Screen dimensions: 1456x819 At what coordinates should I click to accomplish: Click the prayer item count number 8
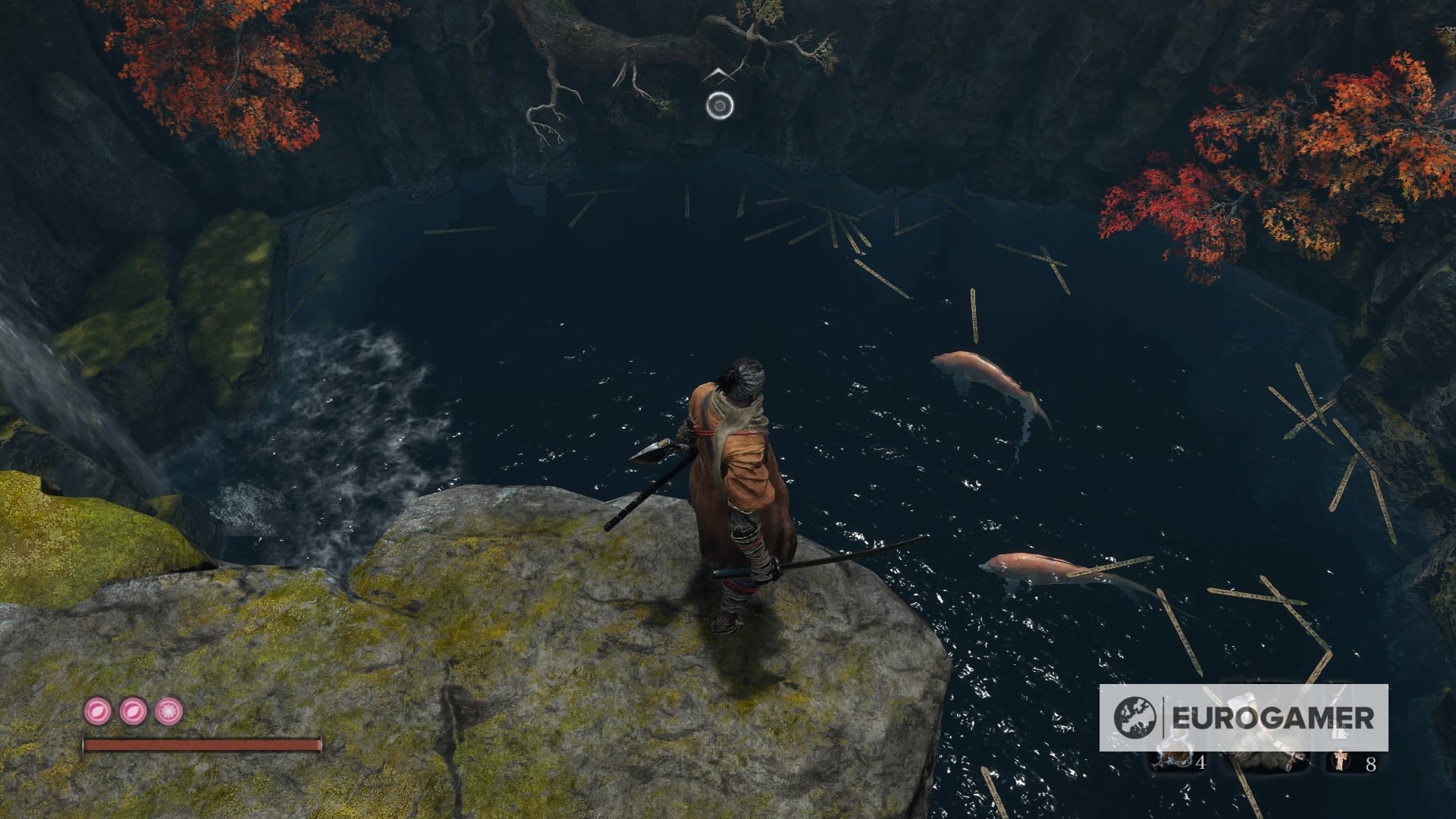1370,763
